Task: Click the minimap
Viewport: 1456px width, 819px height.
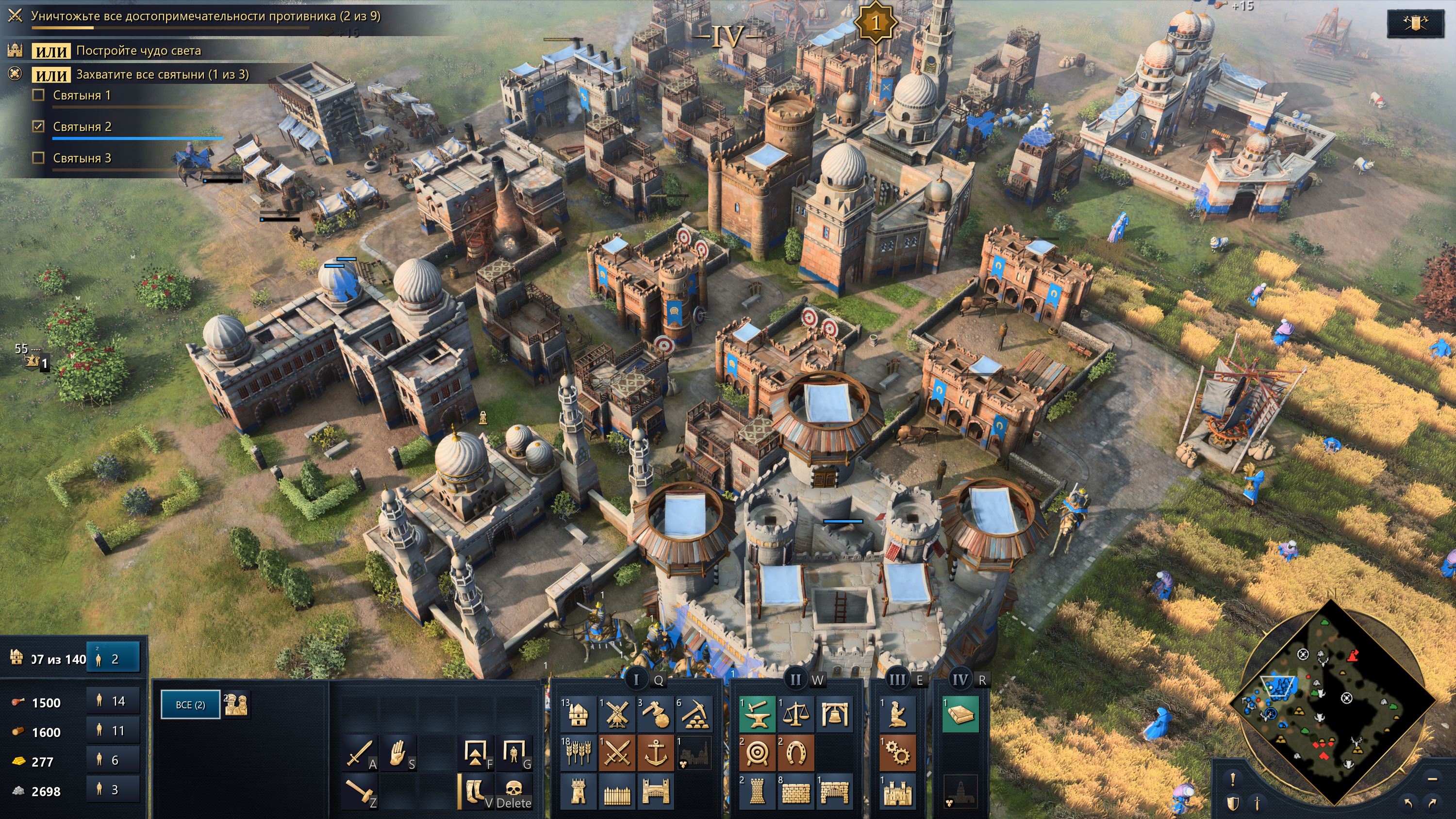Action: click(x=1331, y=701)
